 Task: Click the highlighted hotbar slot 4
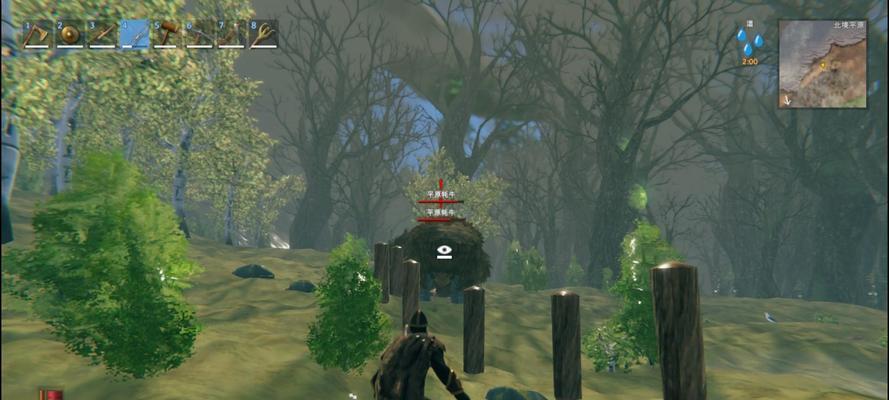(134, 34)
